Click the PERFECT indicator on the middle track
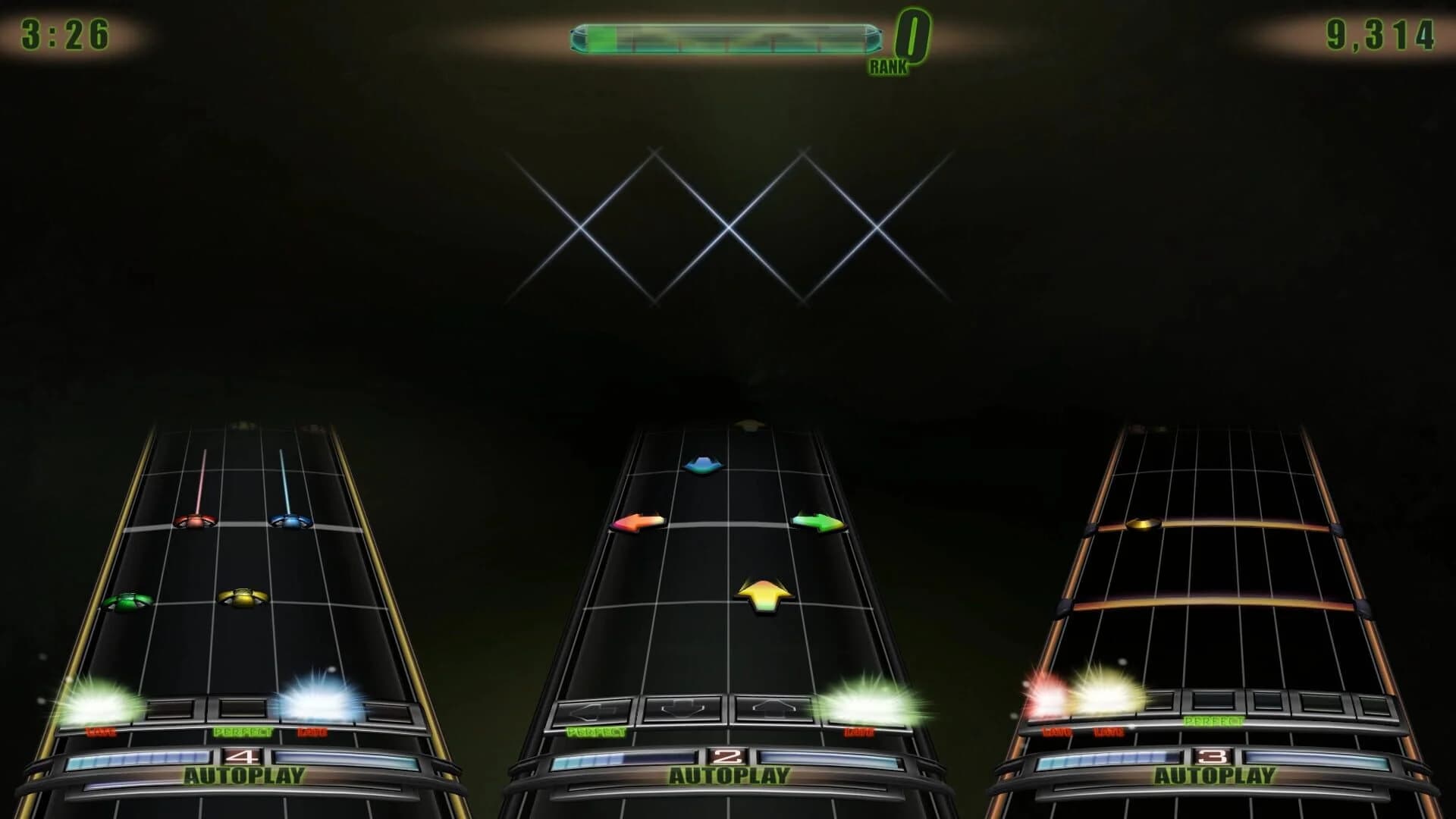The image size is (1456, 819). [x=596, y=733]
